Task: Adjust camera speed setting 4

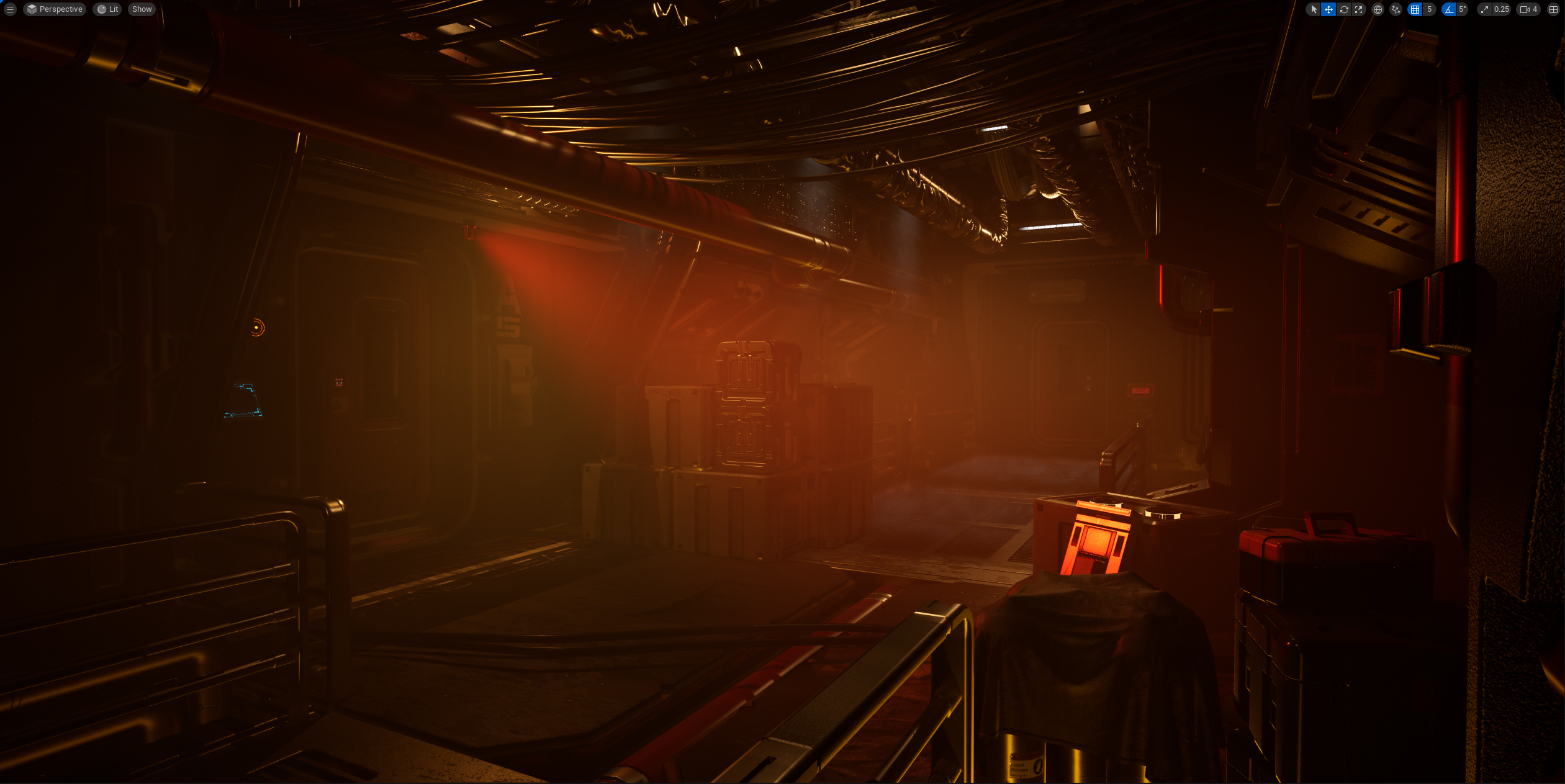Action: (x=1528, y=9)
